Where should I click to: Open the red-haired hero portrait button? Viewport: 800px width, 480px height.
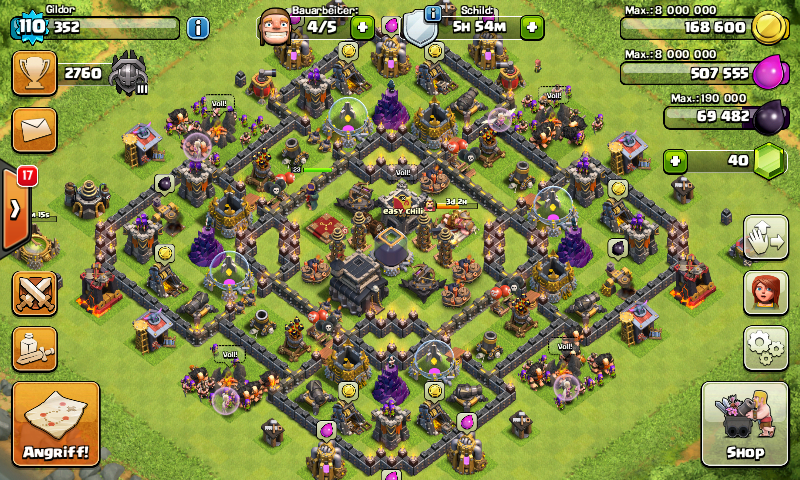[764, 292]
